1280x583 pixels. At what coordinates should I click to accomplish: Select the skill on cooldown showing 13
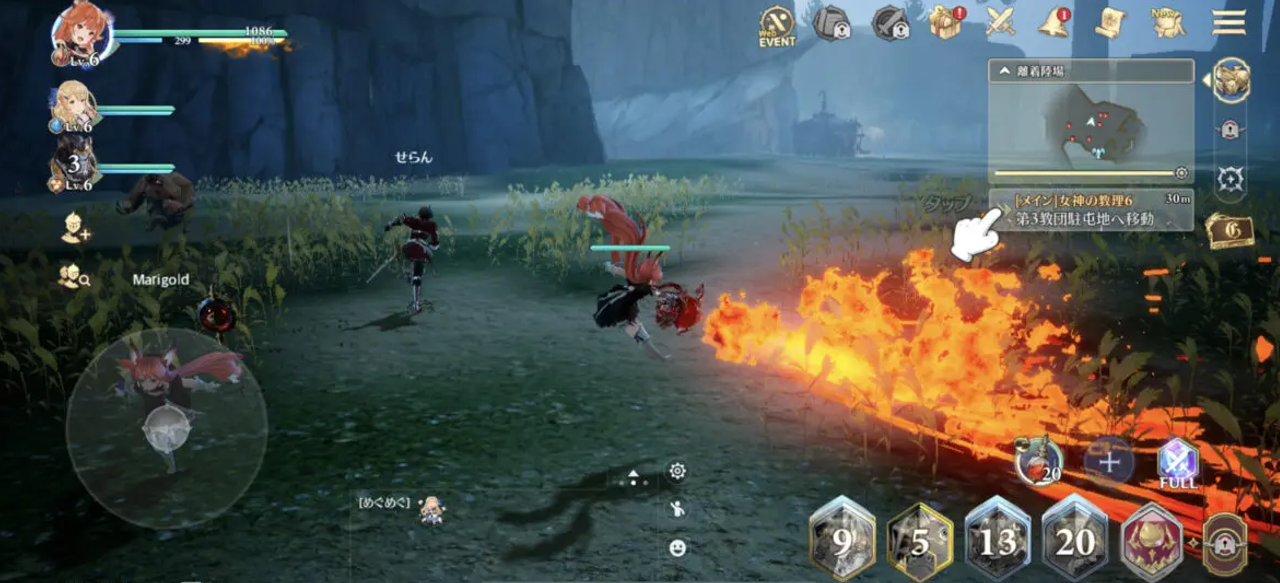click(x=997, y=539)
